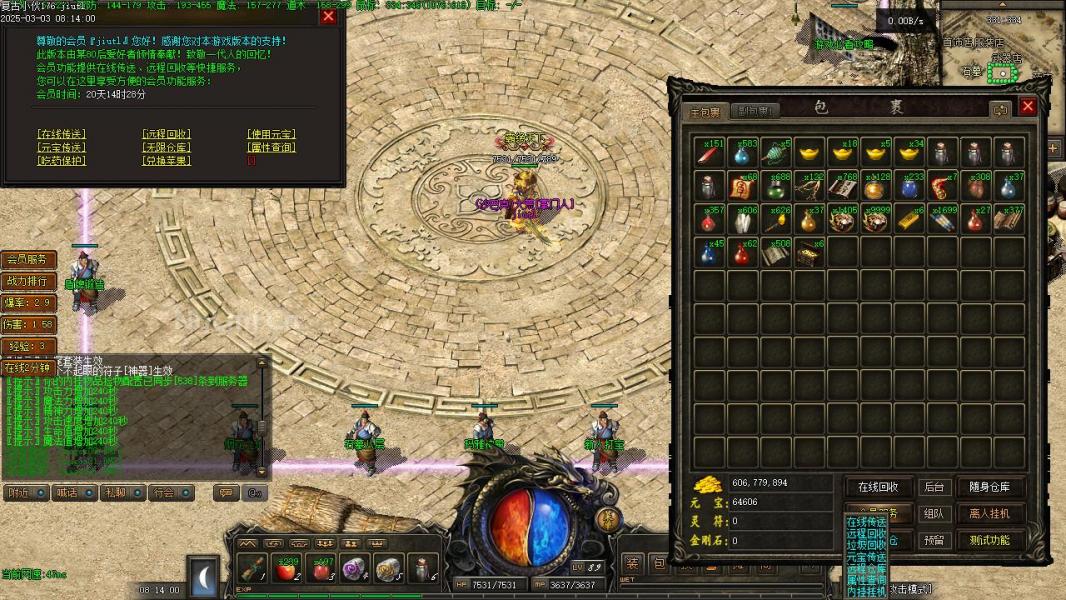Open the 会员服务 member service panel

tap(27, 259)
